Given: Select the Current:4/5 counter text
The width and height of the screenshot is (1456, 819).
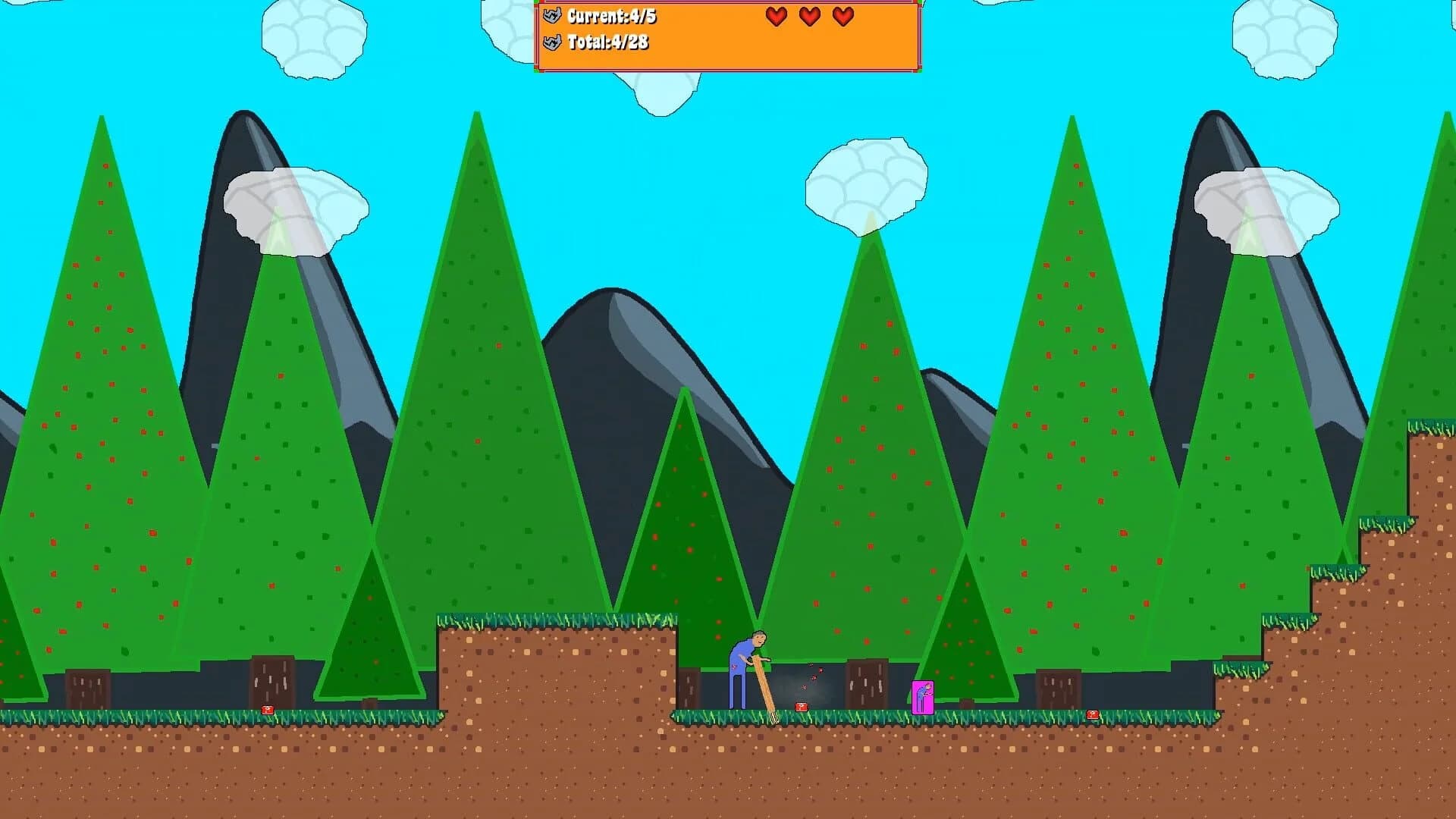Looking at the screenshot, I should (x=614, y=15).
